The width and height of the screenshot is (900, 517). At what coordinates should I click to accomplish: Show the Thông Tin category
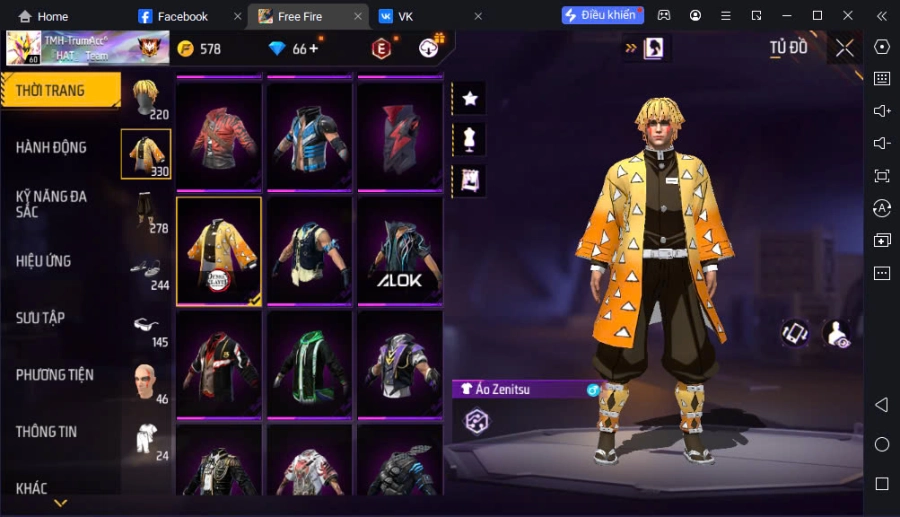(x=47, y=432)
